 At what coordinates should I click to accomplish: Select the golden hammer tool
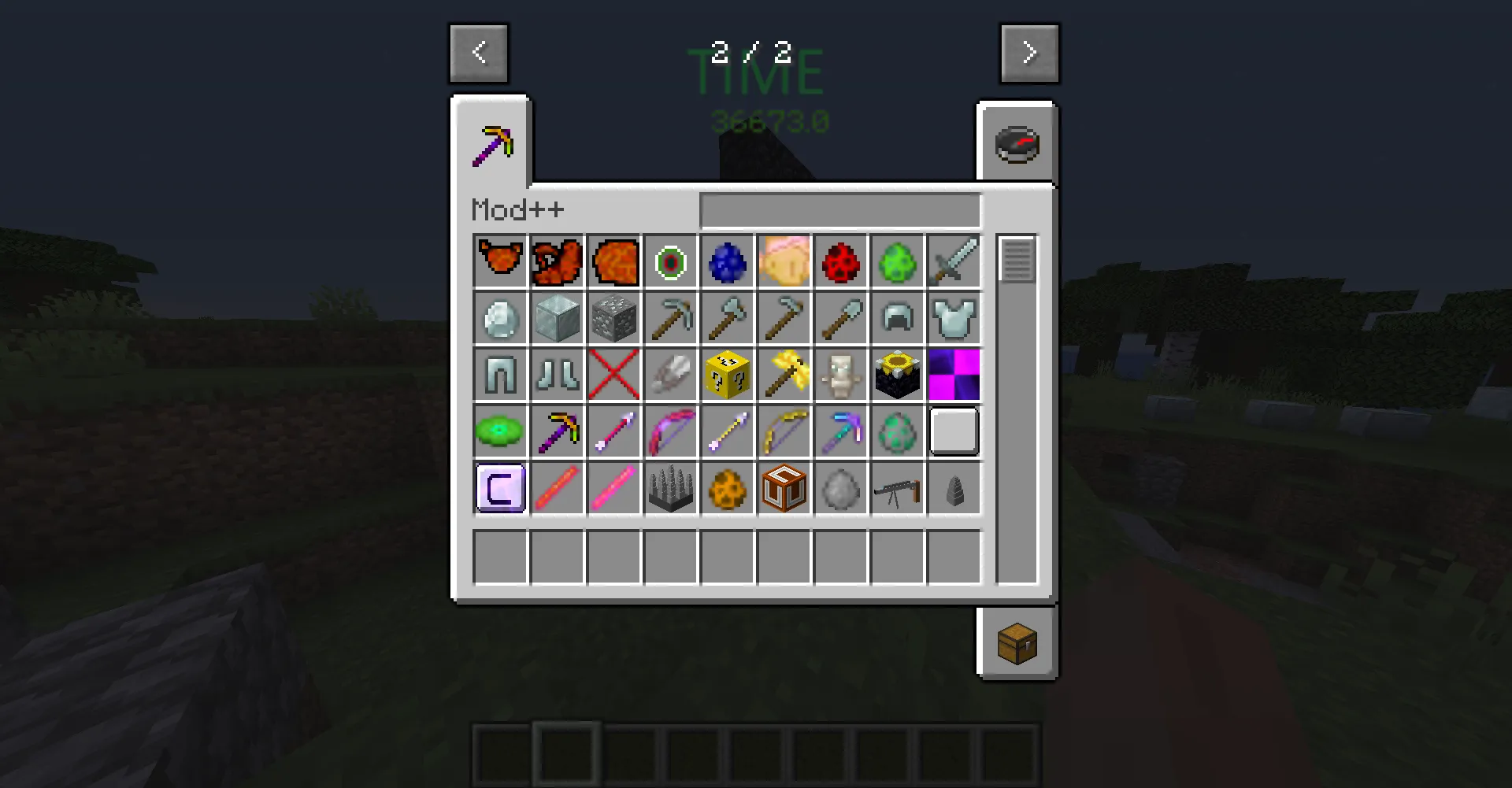[784, 374]
